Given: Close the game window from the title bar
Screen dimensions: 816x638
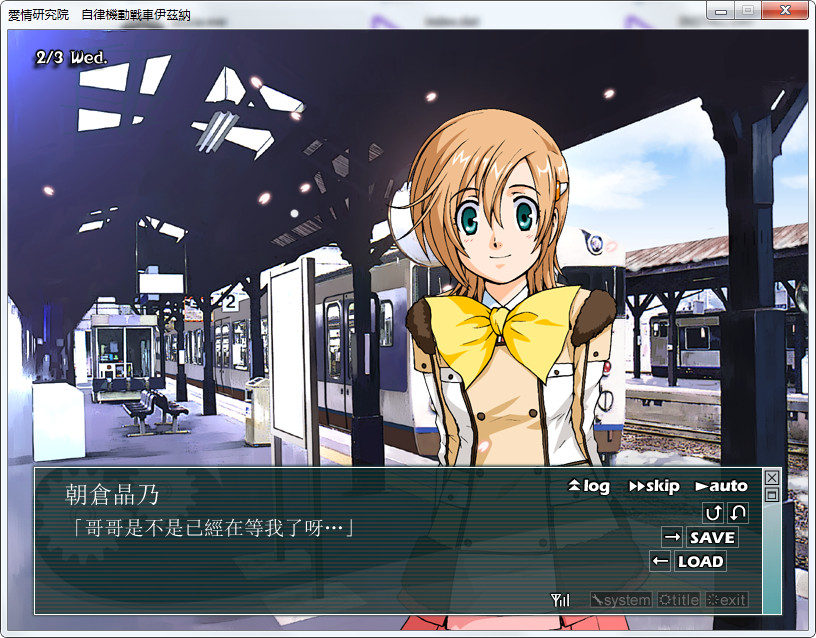Looking at the screenshot, I should pyautogui.click(x=784, y=10).
